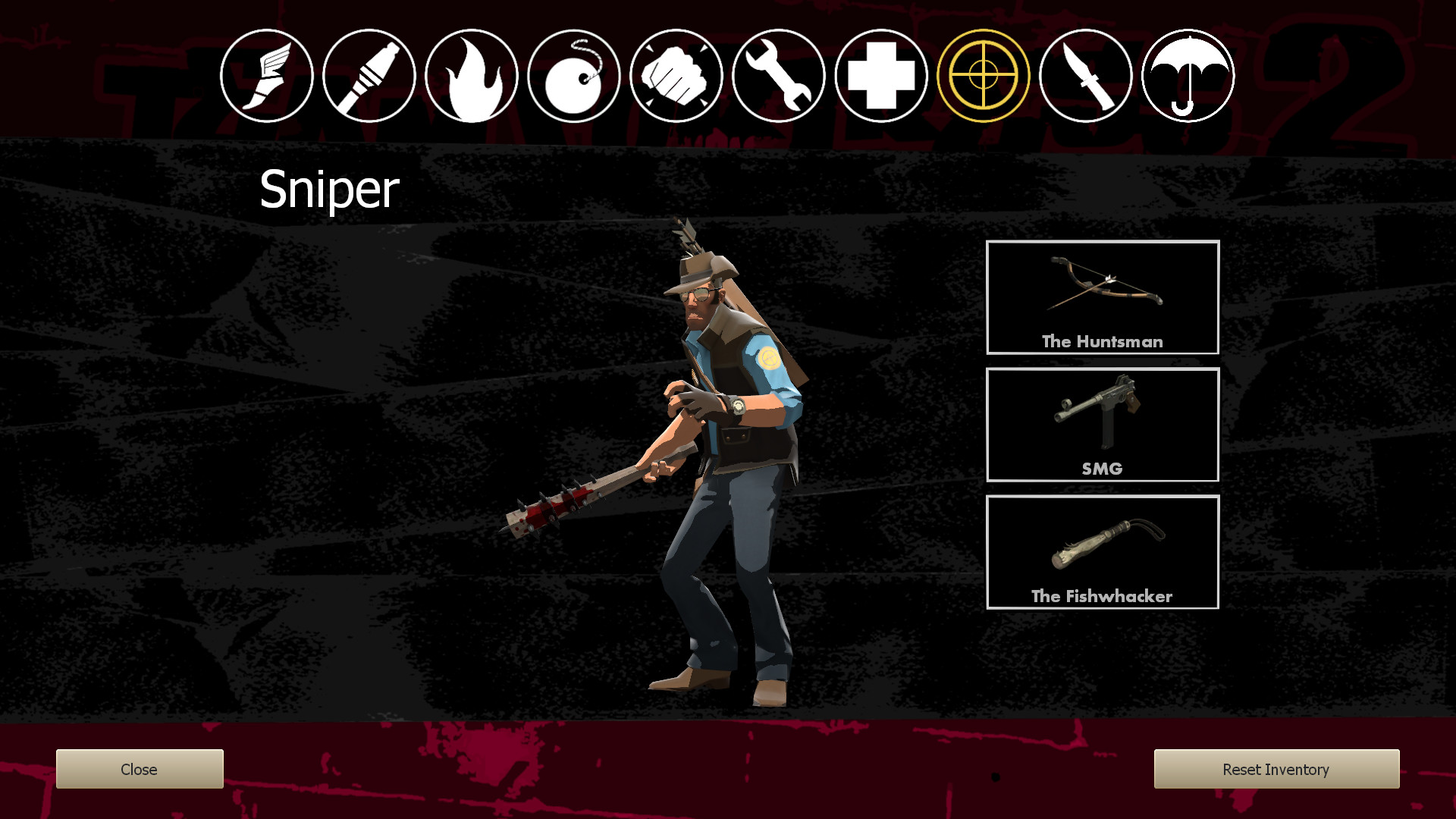Viewport: 1456px width, 819px height.
Task: Open The Huntsman primary weapon slot
Action: [1102, 297]
